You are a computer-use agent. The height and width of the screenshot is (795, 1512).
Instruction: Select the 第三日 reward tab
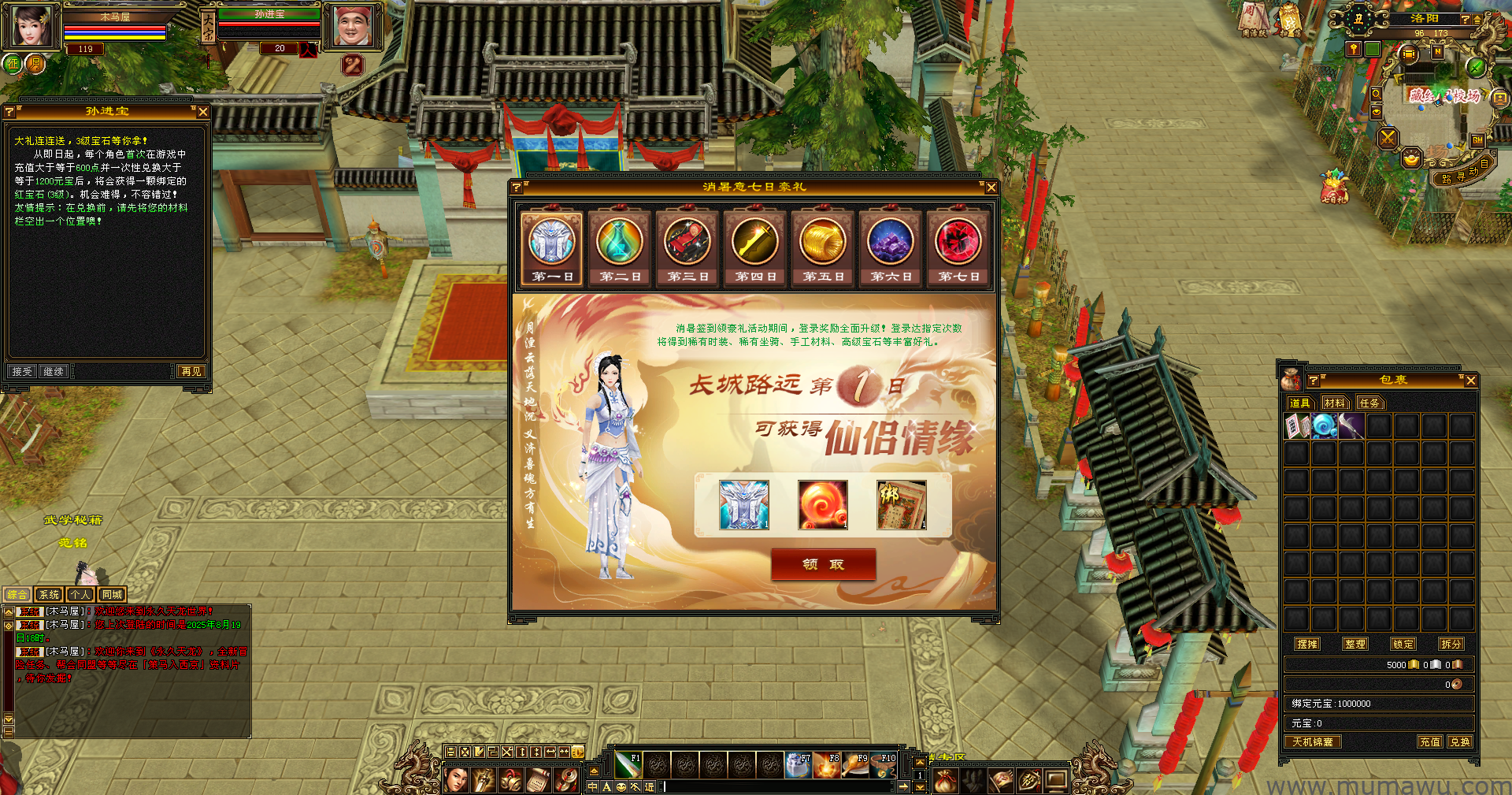pyautogui.click(x=687, y=250)
